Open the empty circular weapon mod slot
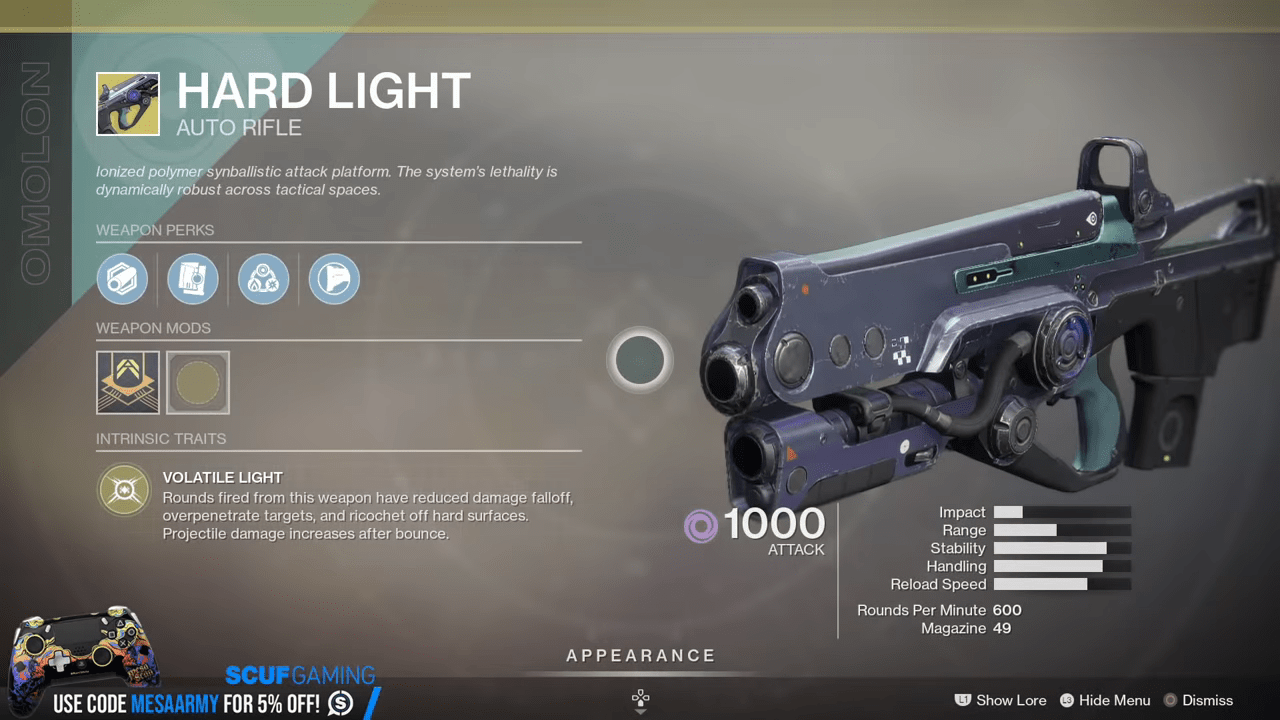The width and height of the screenshot is (1280, 720). 198,382
